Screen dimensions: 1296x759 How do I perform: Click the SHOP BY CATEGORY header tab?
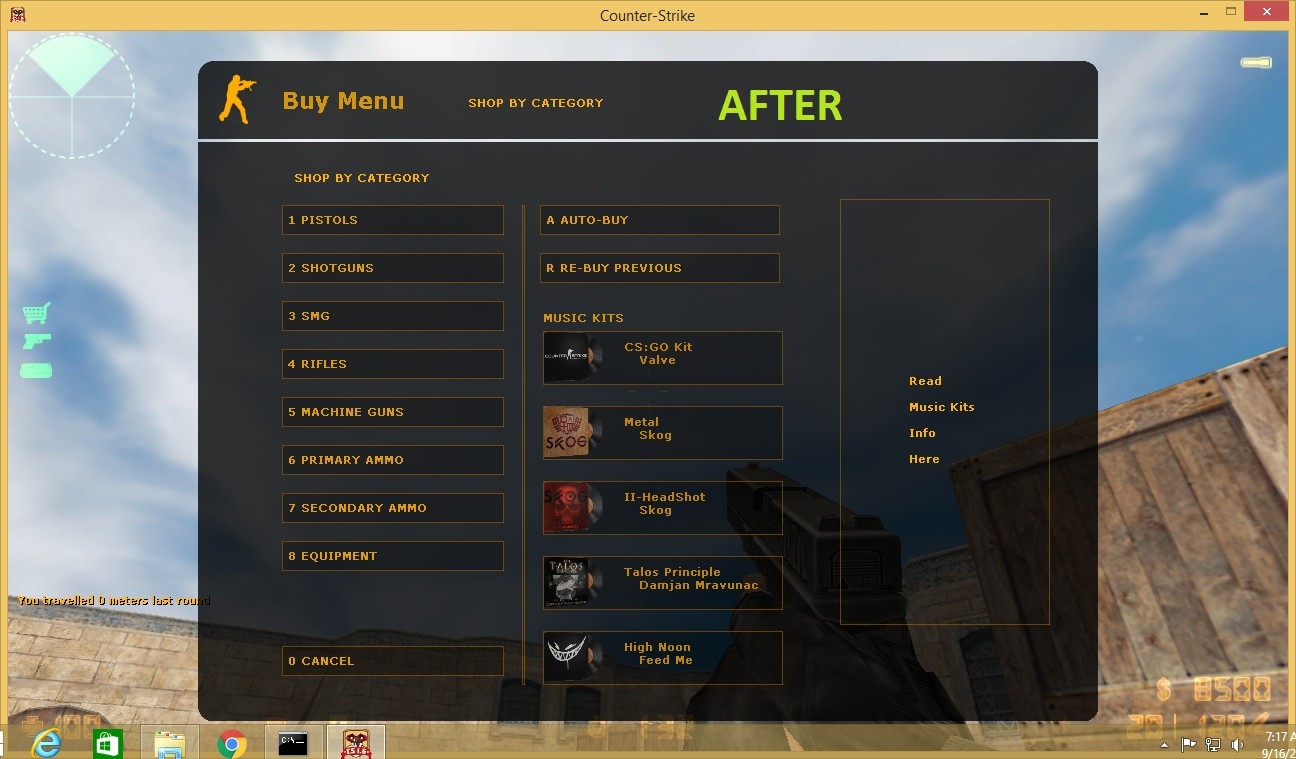click(536, 102)
